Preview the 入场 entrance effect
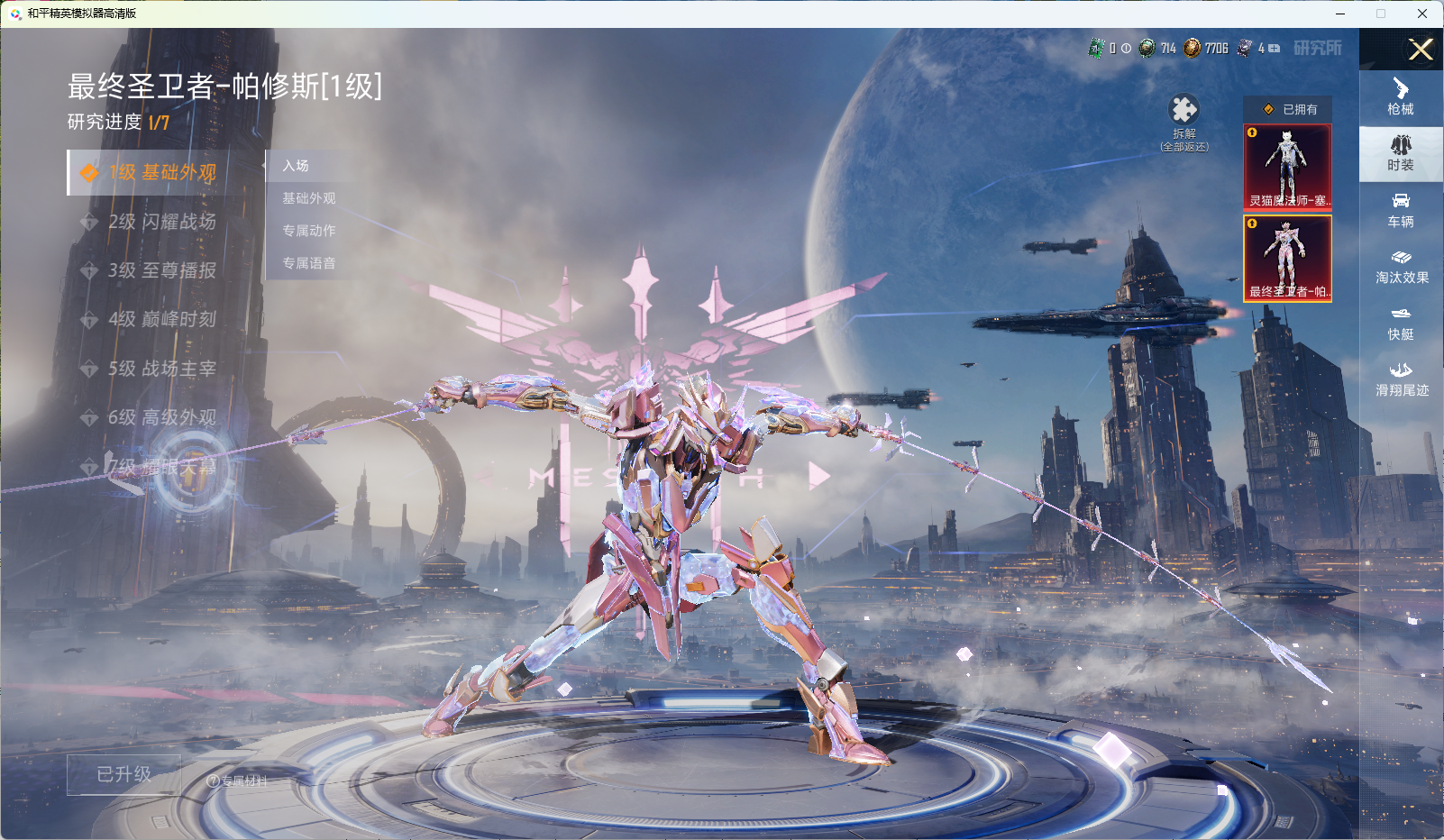The width and height of the screenshot is (1444, 840). 296,166
